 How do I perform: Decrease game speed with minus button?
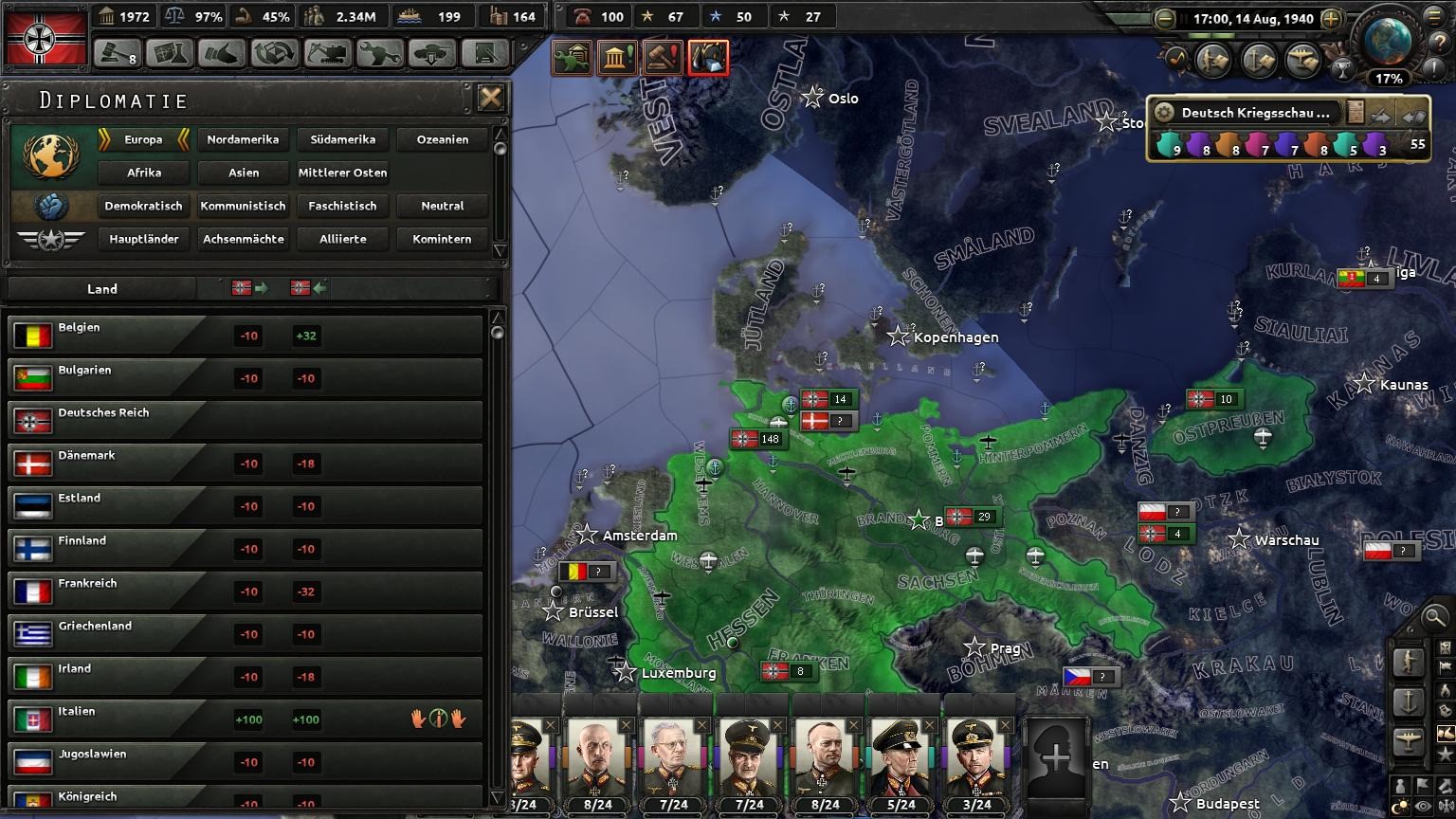point(1165,18)
